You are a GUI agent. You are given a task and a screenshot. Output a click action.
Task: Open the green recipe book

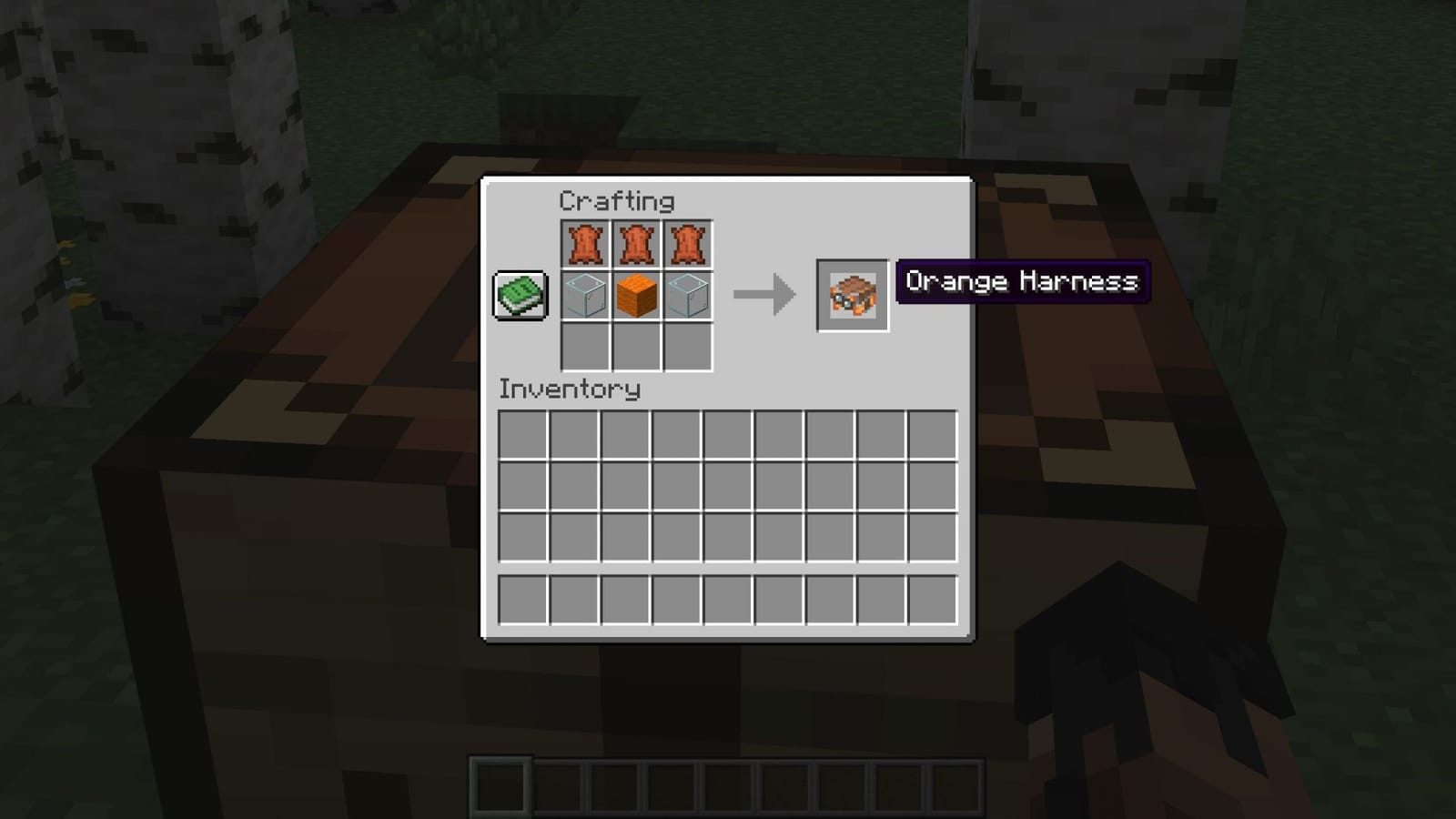(x=520, y=295)
